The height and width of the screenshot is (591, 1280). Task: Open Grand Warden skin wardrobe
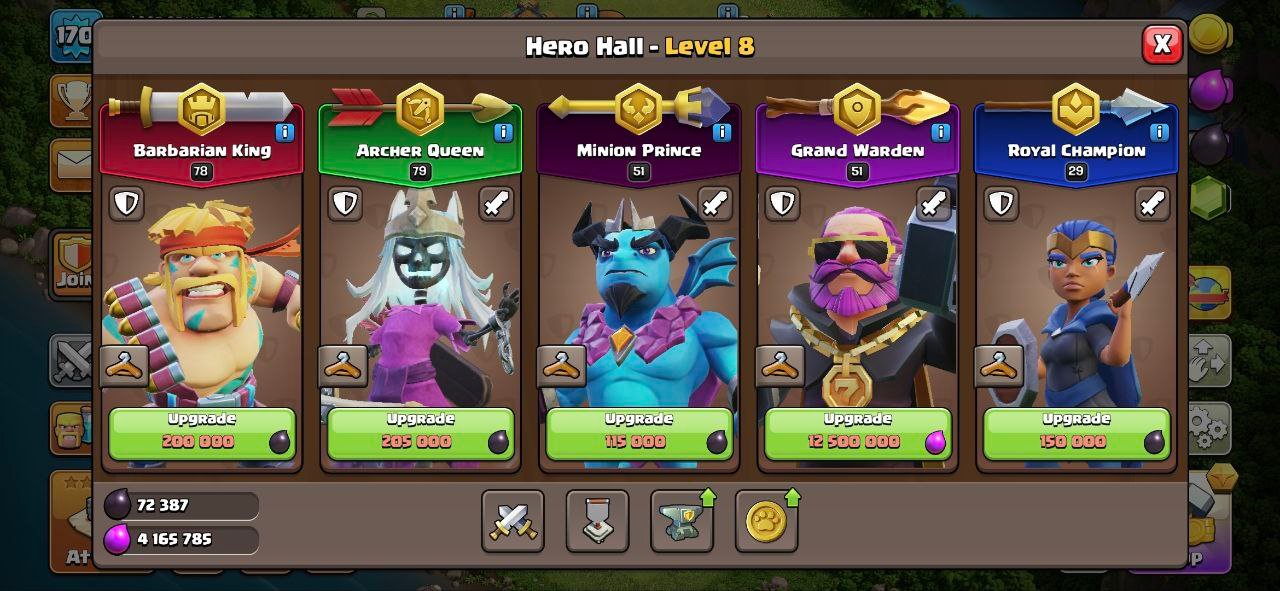(x=780, y=366)
